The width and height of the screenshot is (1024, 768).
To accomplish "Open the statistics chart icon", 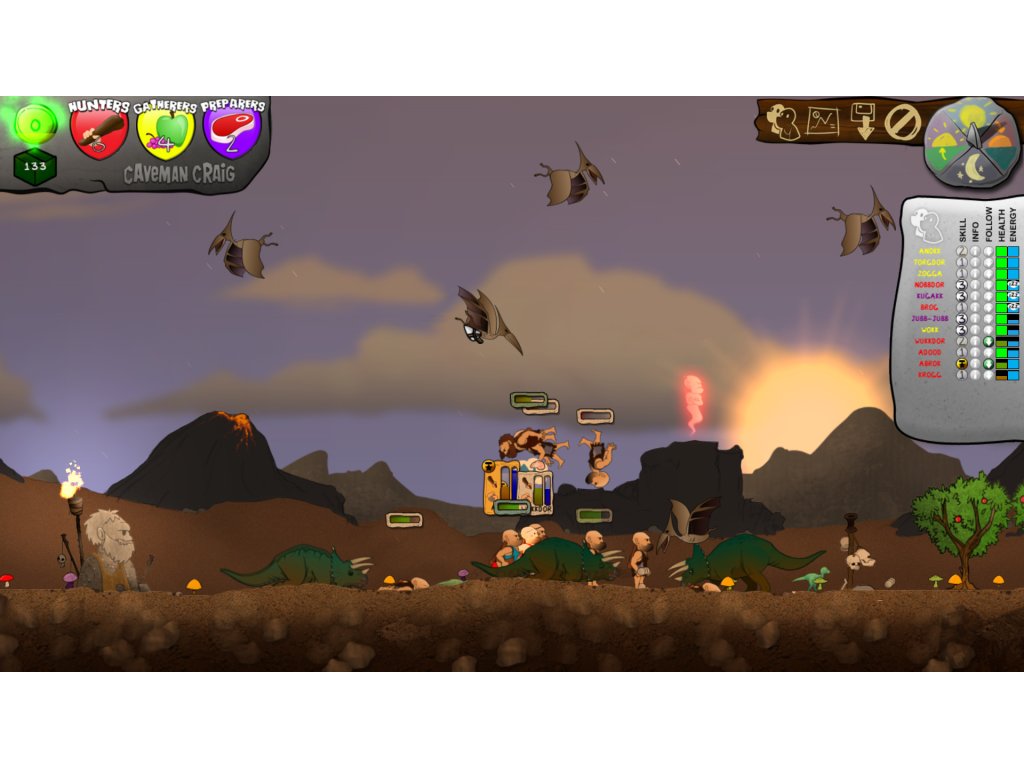I will tap(823, 122).
